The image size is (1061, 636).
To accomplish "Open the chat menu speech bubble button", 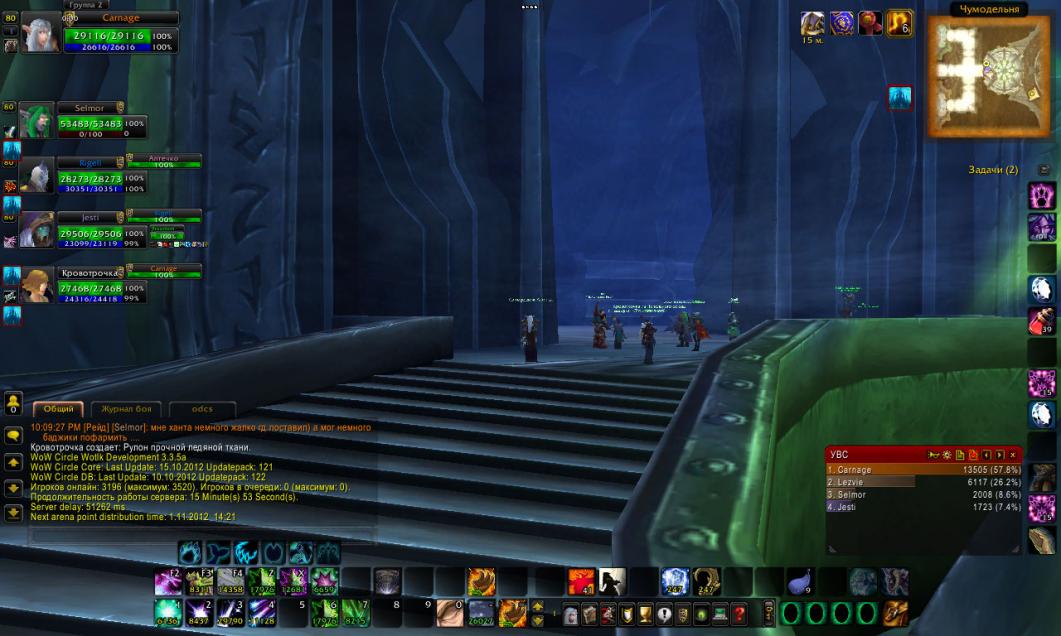I will 14,436.
